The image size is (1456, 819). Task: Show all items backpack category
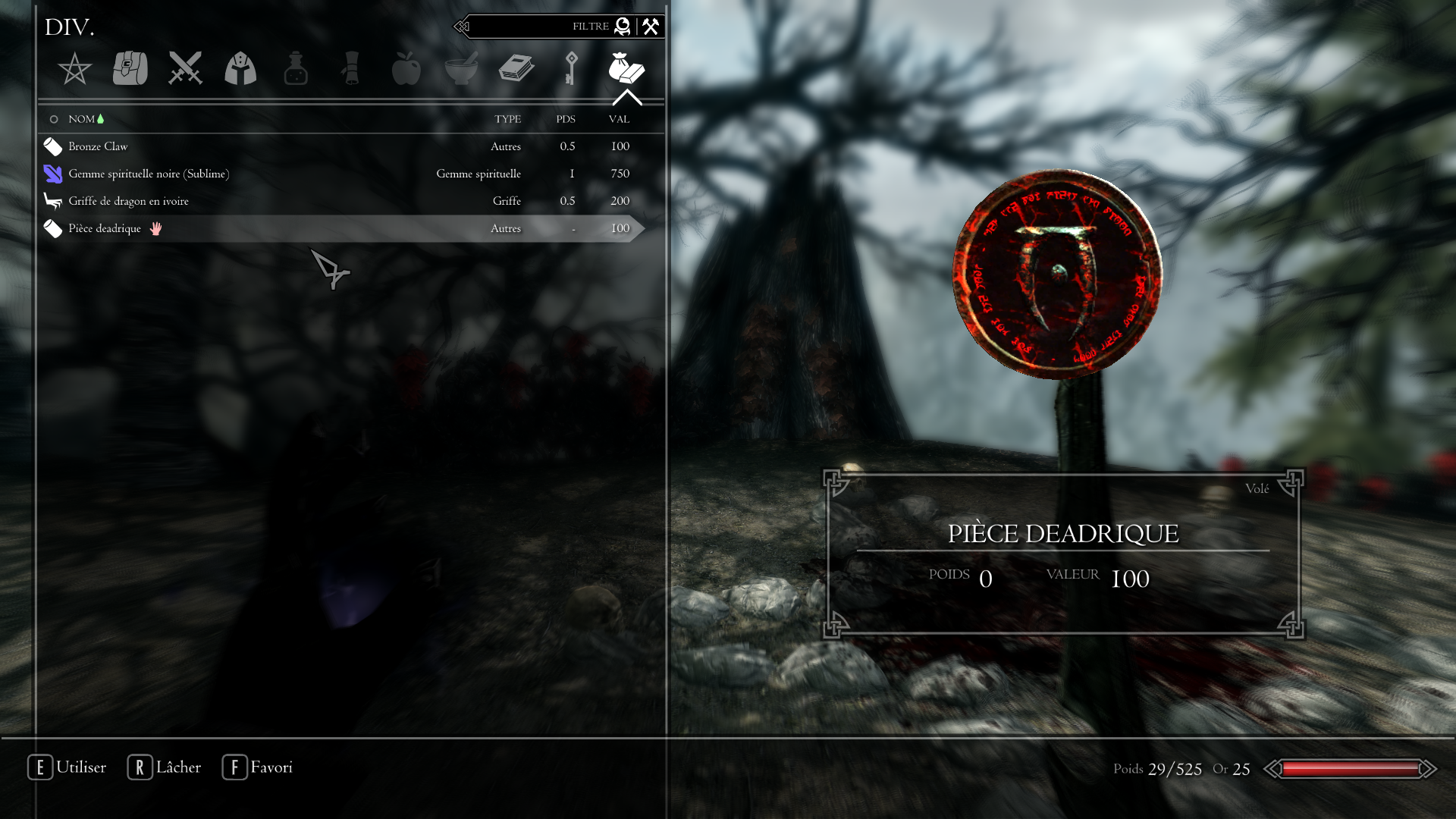pyautogui.click(x=130, y=68)
